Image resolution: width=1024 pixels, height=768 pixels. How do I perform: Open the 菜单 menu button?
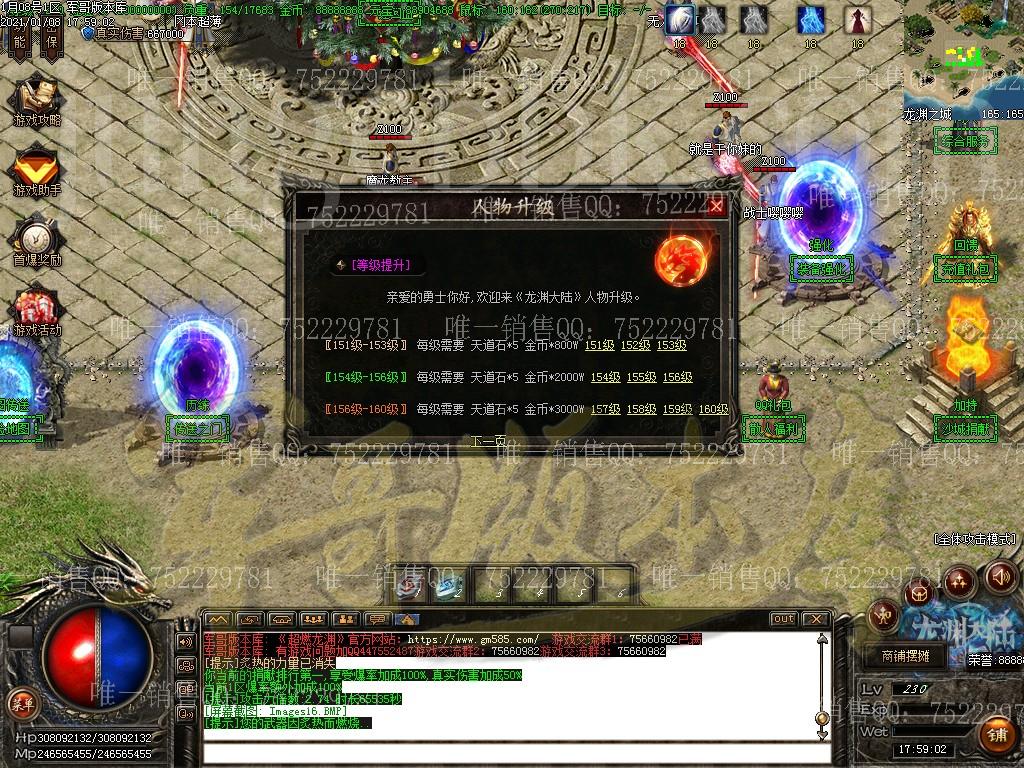coord(22,702)
